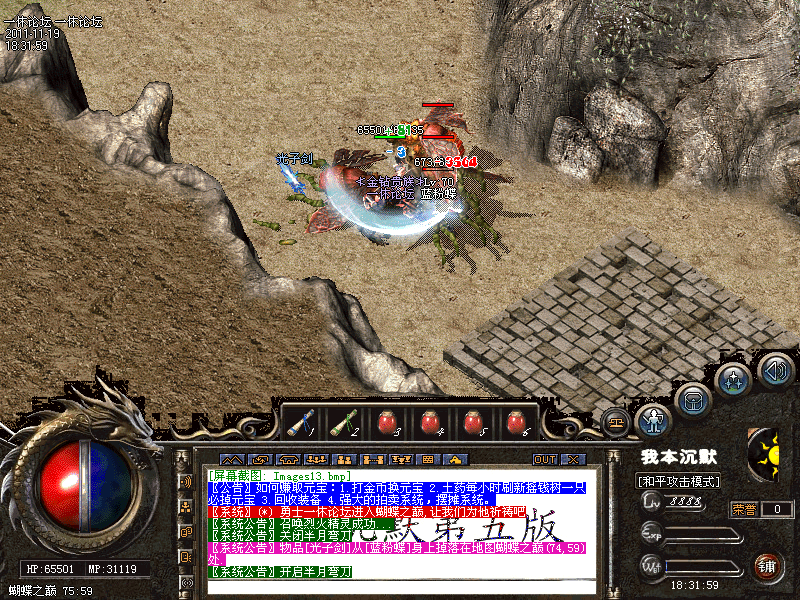Toggle sound with the speaker icon
The image size is (800, 600).
click(x=775, y=371)
